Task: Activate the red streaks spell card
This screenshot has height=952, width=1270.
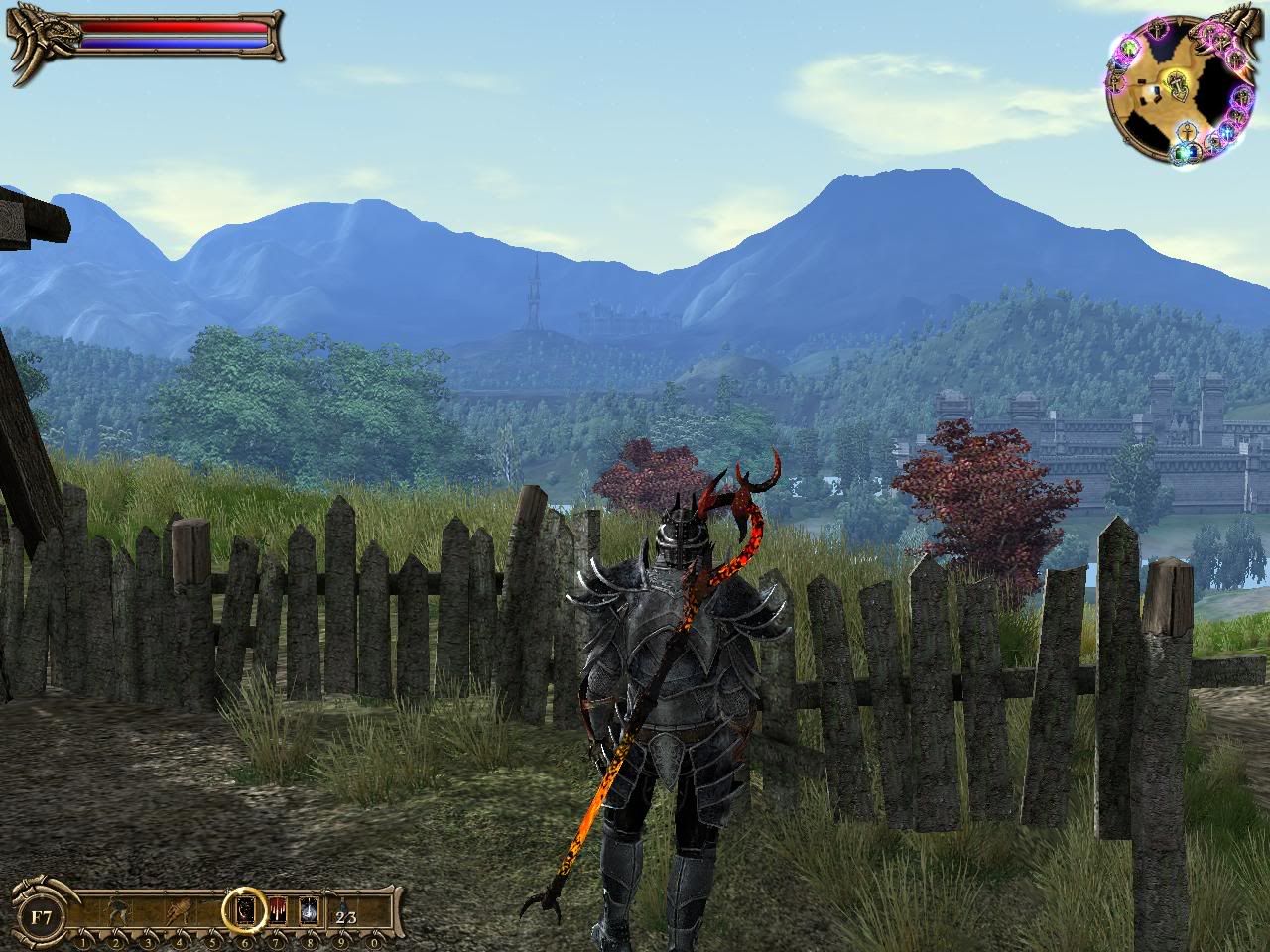Action: coord(278,908)
